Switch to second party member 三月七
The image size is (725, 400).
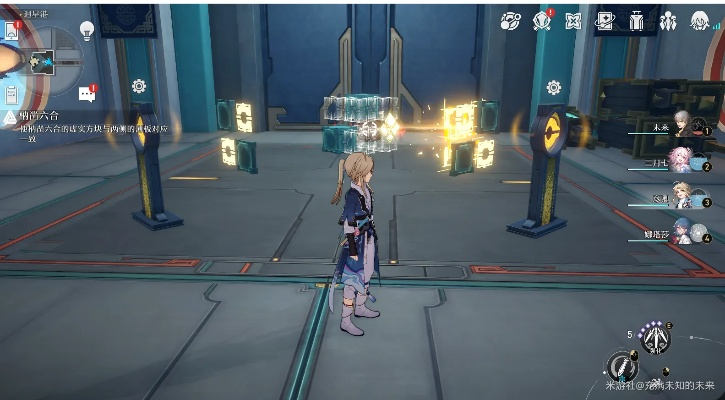tap(685, 162)
